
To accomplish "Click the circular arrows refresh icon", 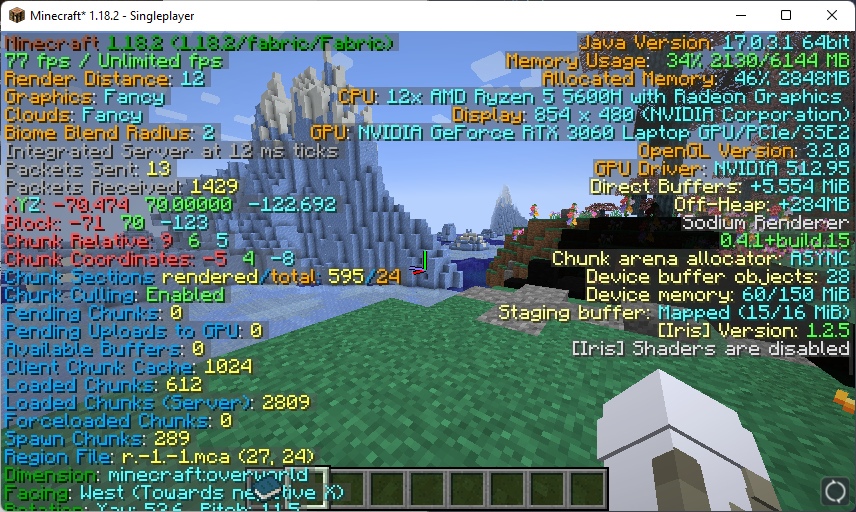I will (x=835, y=491).
